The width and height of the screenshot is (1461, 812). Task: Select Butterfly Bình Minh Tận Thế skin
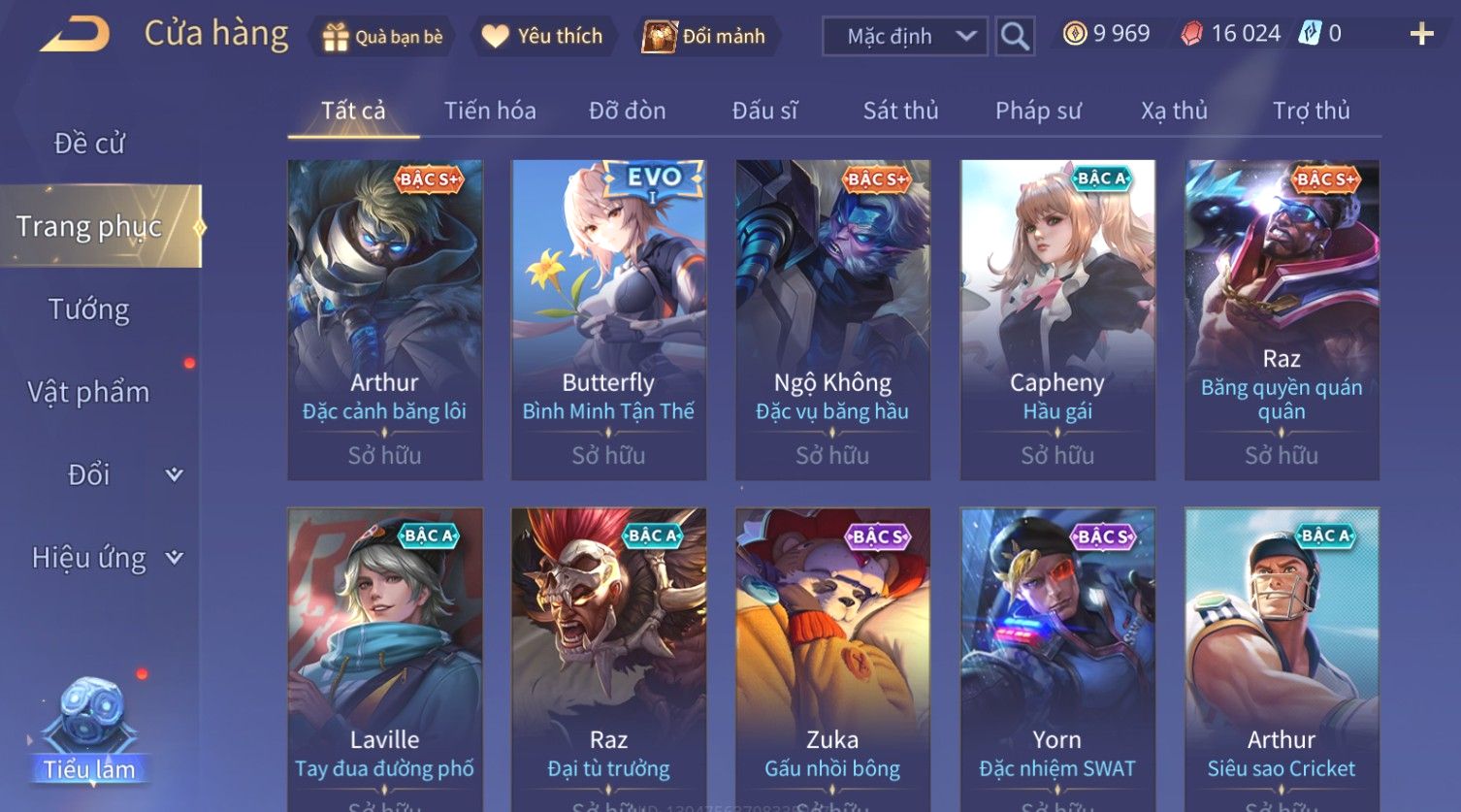[608, 318]
